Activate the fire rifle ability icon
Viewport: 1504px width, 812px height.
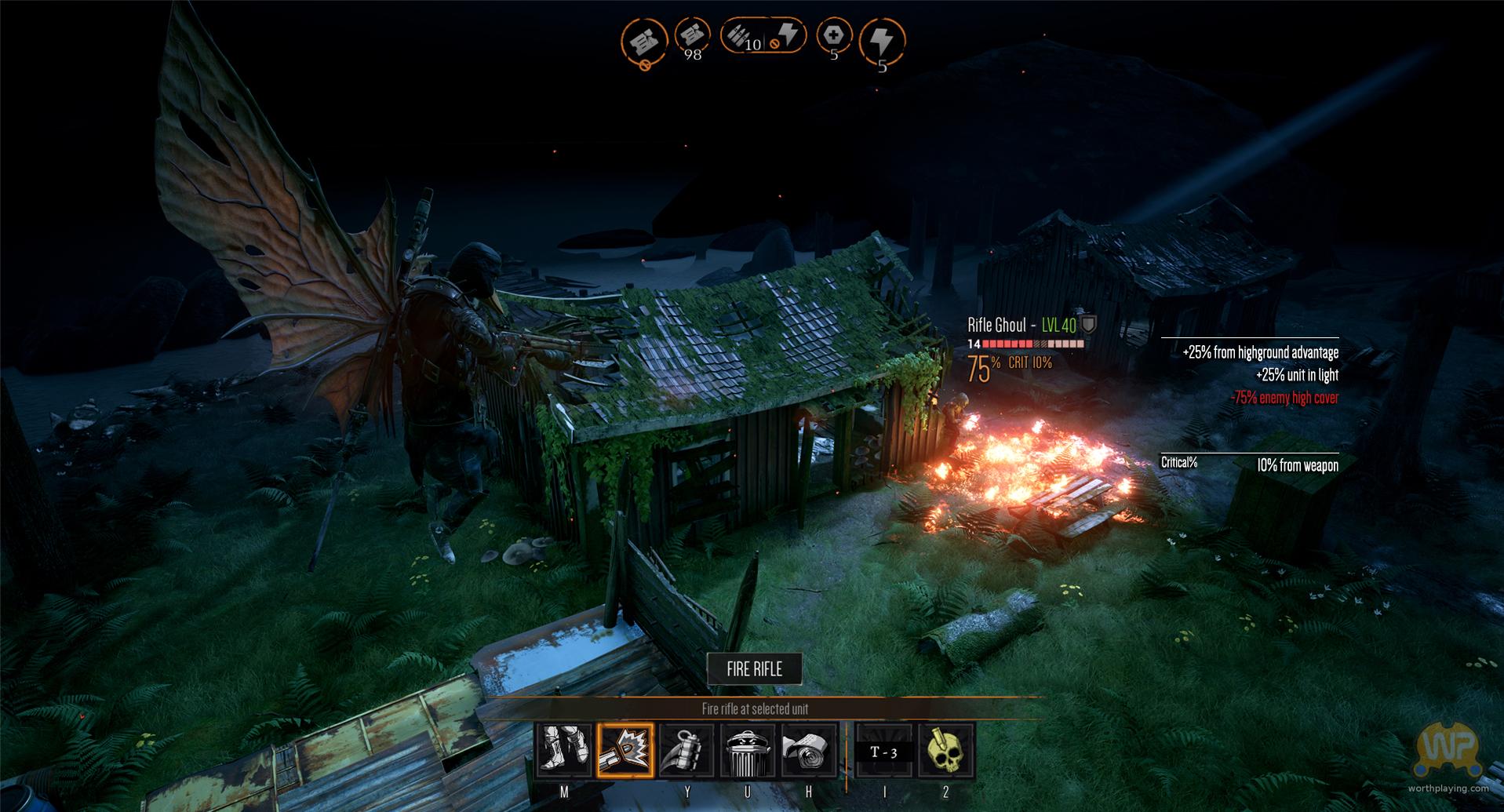tap(625, 751)
